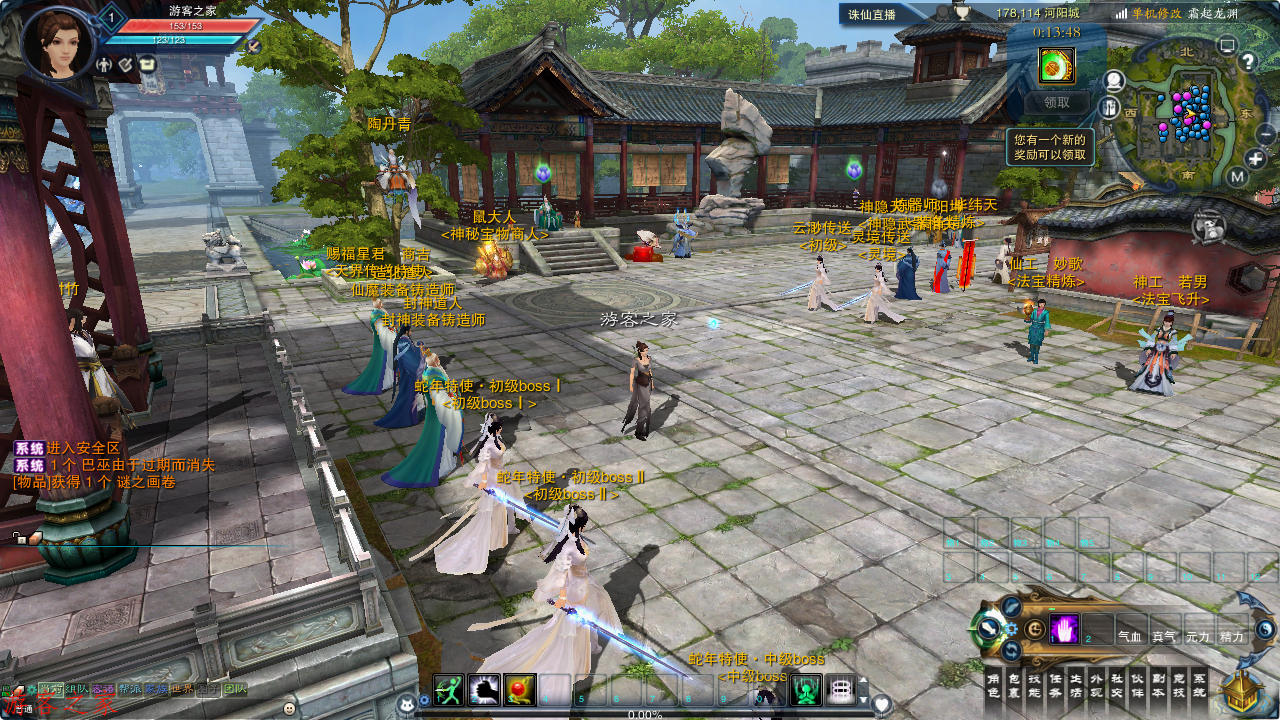Screen dimensions: 1280x720
Task: Open the golden pavilion shop icon
Action: click(1241, 690)
